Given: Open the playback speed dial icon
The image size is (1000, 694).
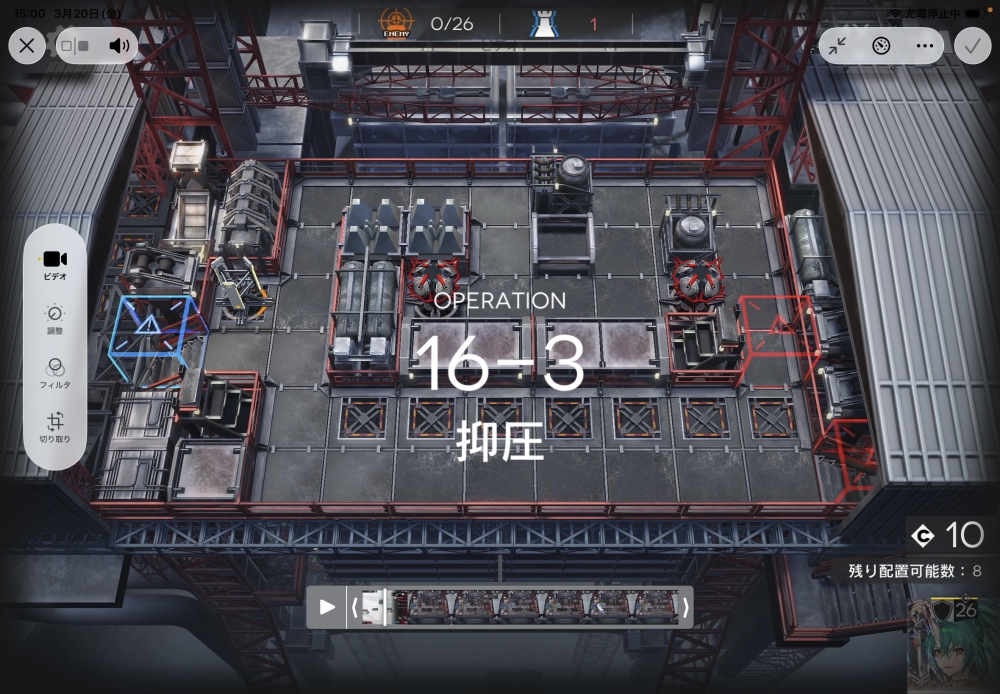Looking at the screenshot, I should (881, 45).
